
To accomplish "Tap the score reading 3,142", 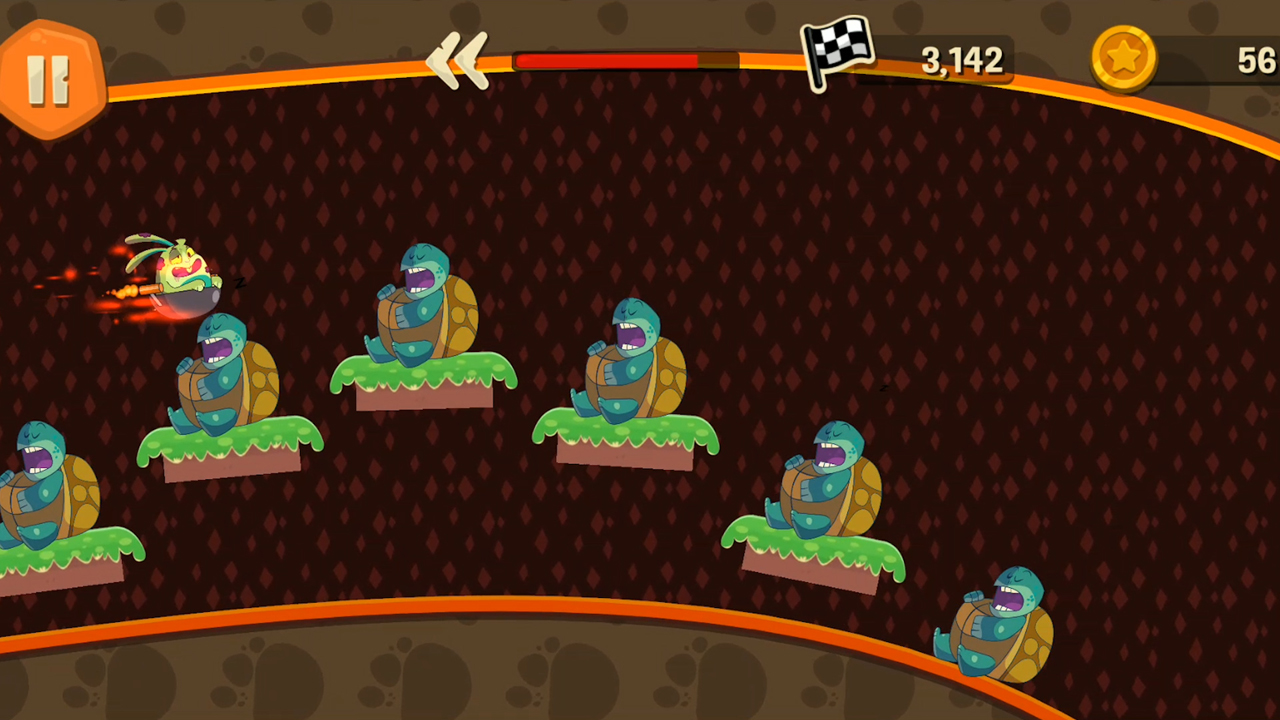I will [960, 60].
